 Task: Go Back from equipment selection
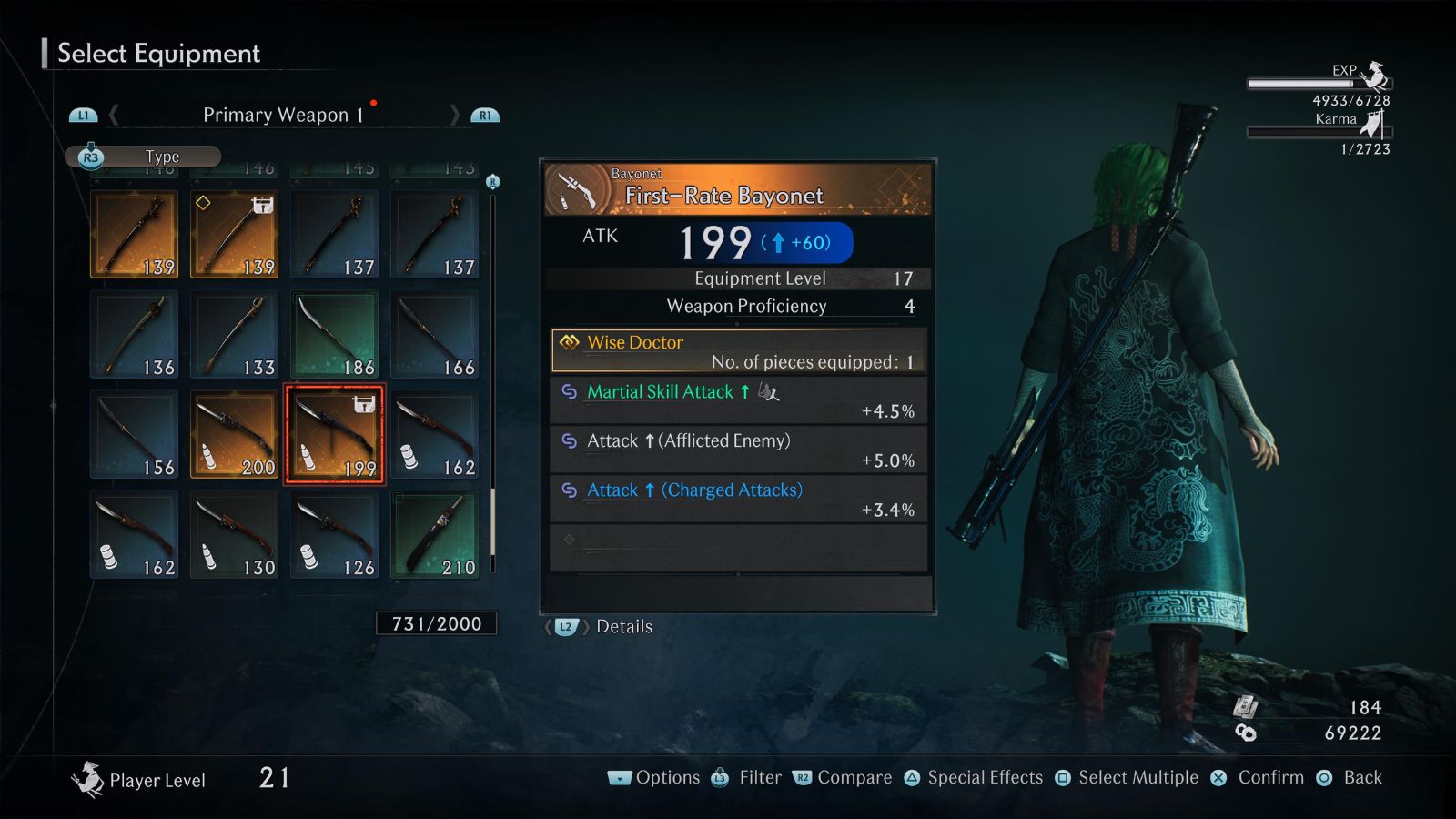pyautogui.click(x=1350, y=778)
